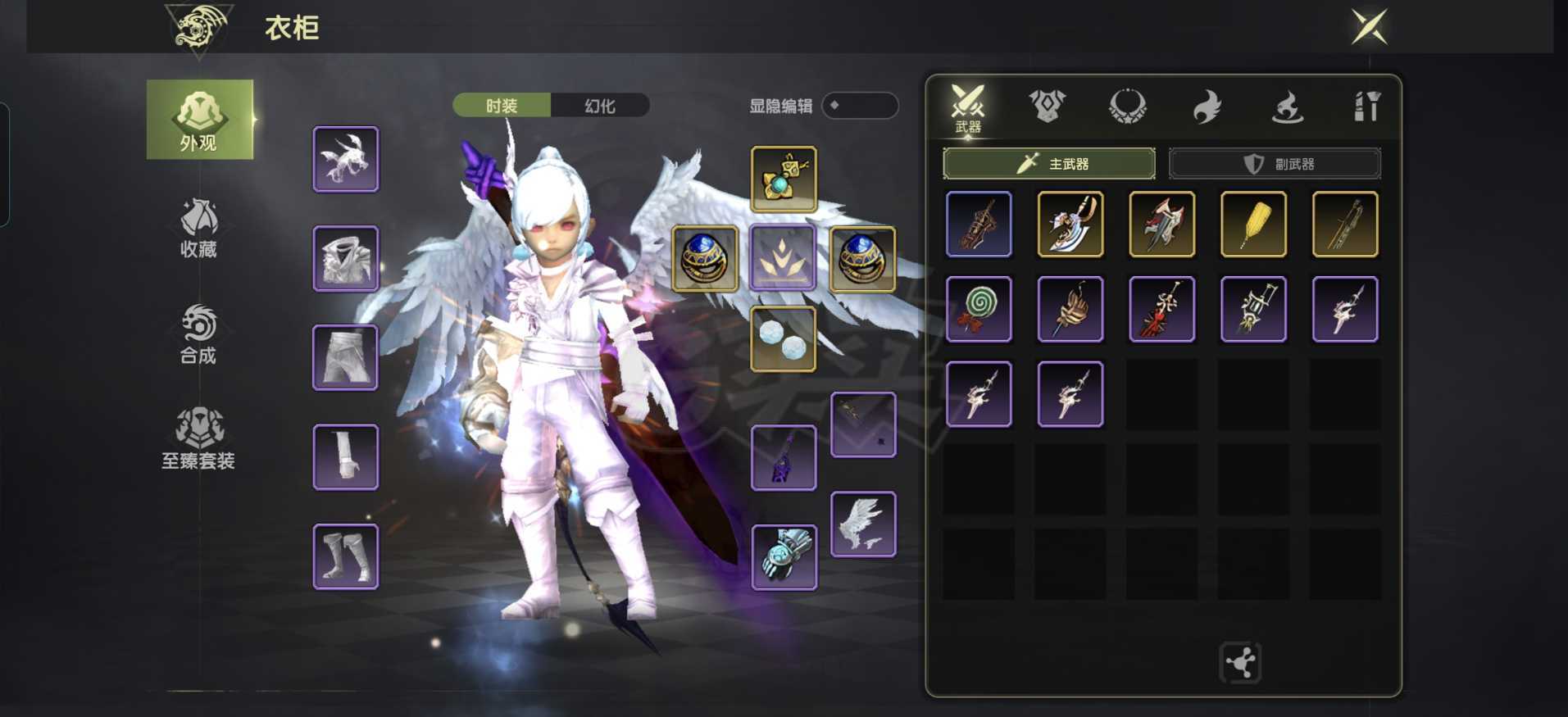This screenshot has height=717, width=1568.
Task: Switch to the 幻化 tab
Action: pos(600,106)
